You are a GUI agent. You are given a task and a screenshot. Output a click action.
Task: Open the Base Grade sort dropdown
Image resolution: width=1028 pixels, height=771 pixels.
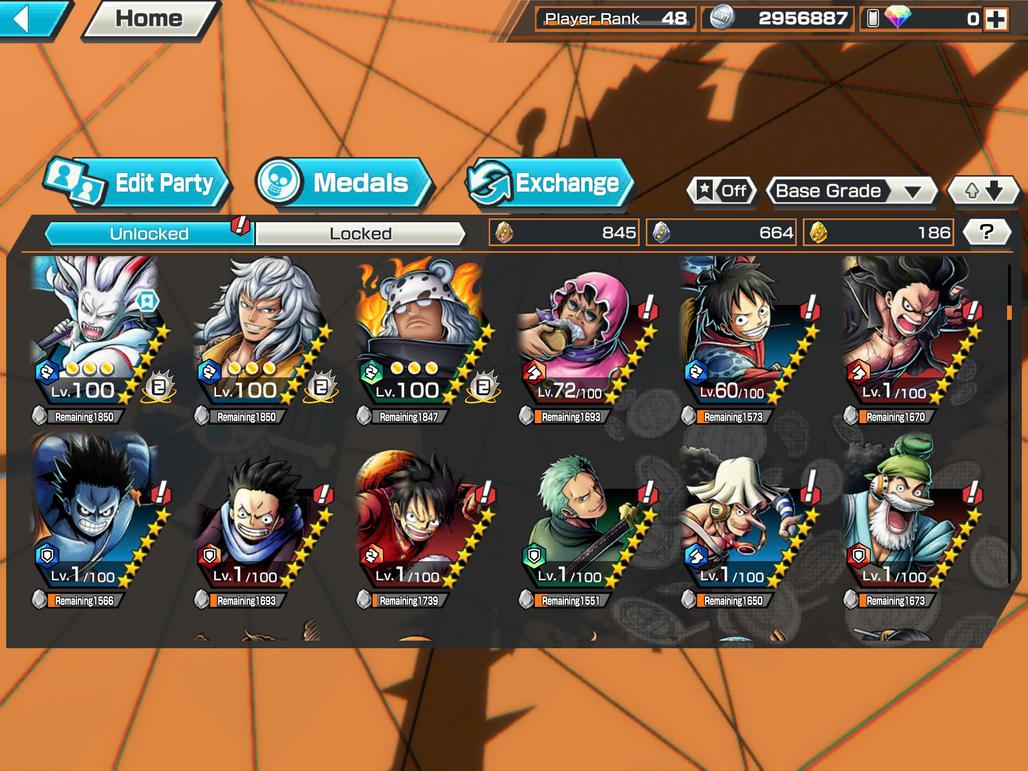850,191
